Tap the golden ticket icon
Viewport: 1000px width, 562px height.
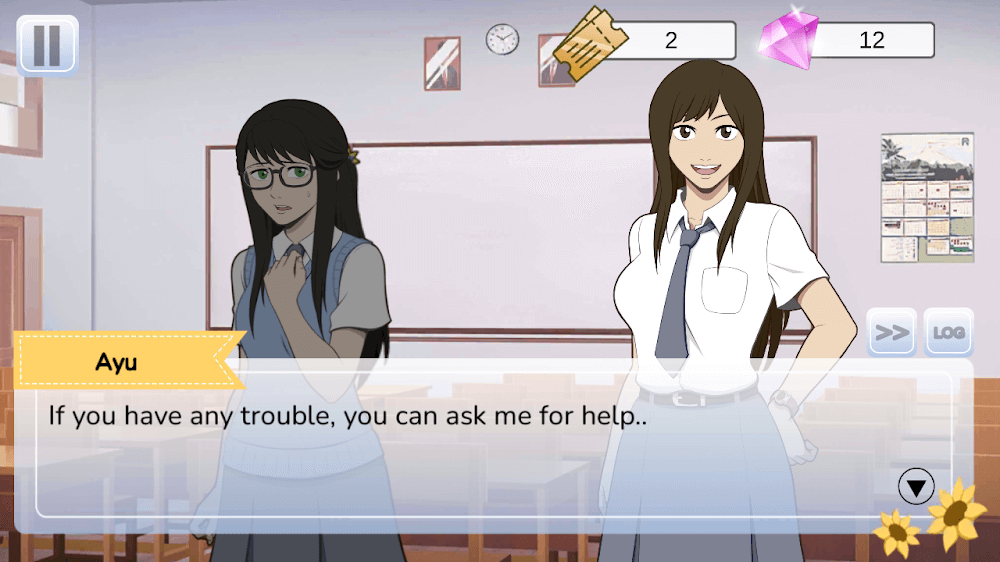pyautogui.click(x=589, y=40)
